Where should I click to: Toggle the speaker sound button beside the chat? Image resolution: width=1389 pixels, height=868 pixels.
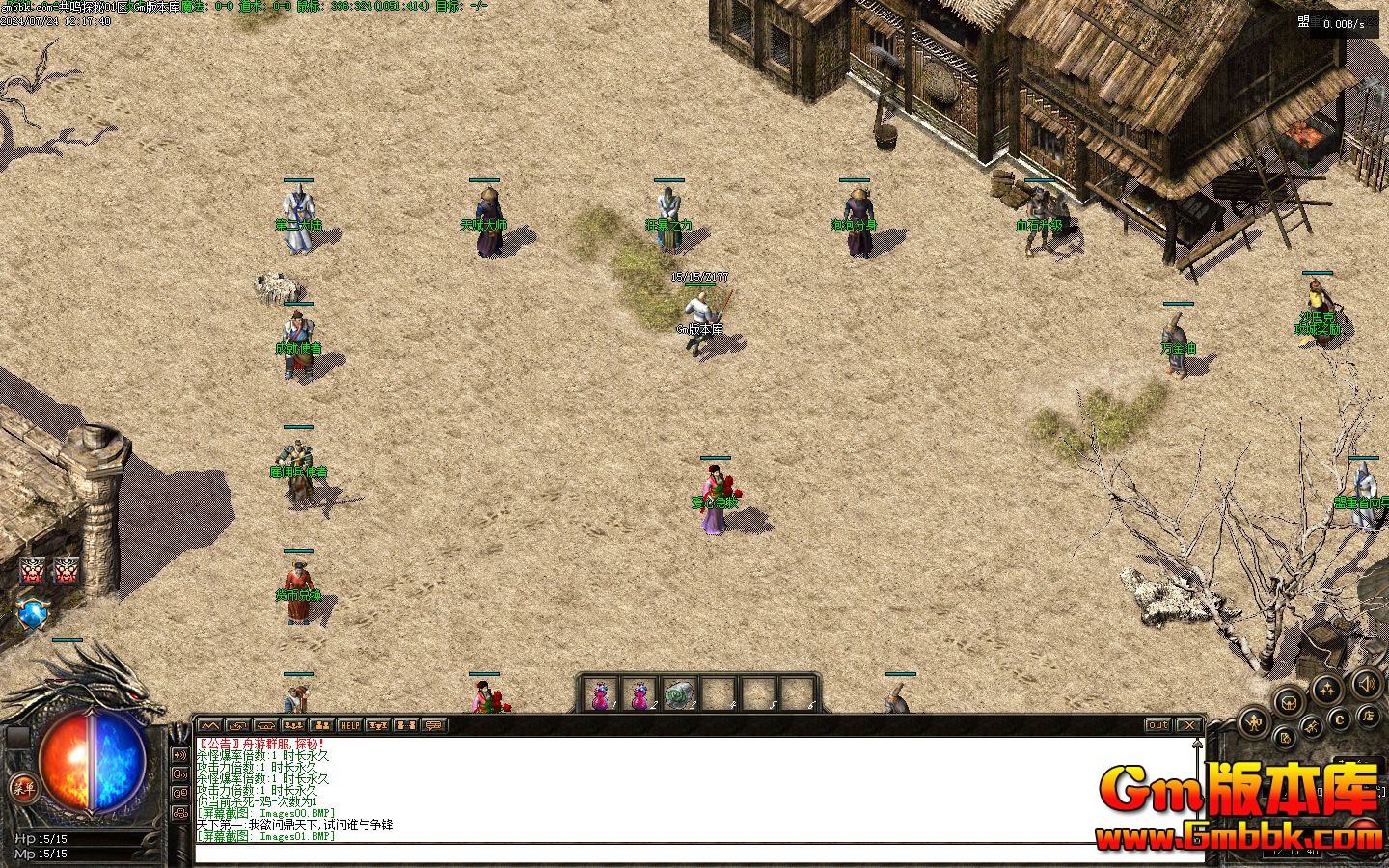pos(179,755)
